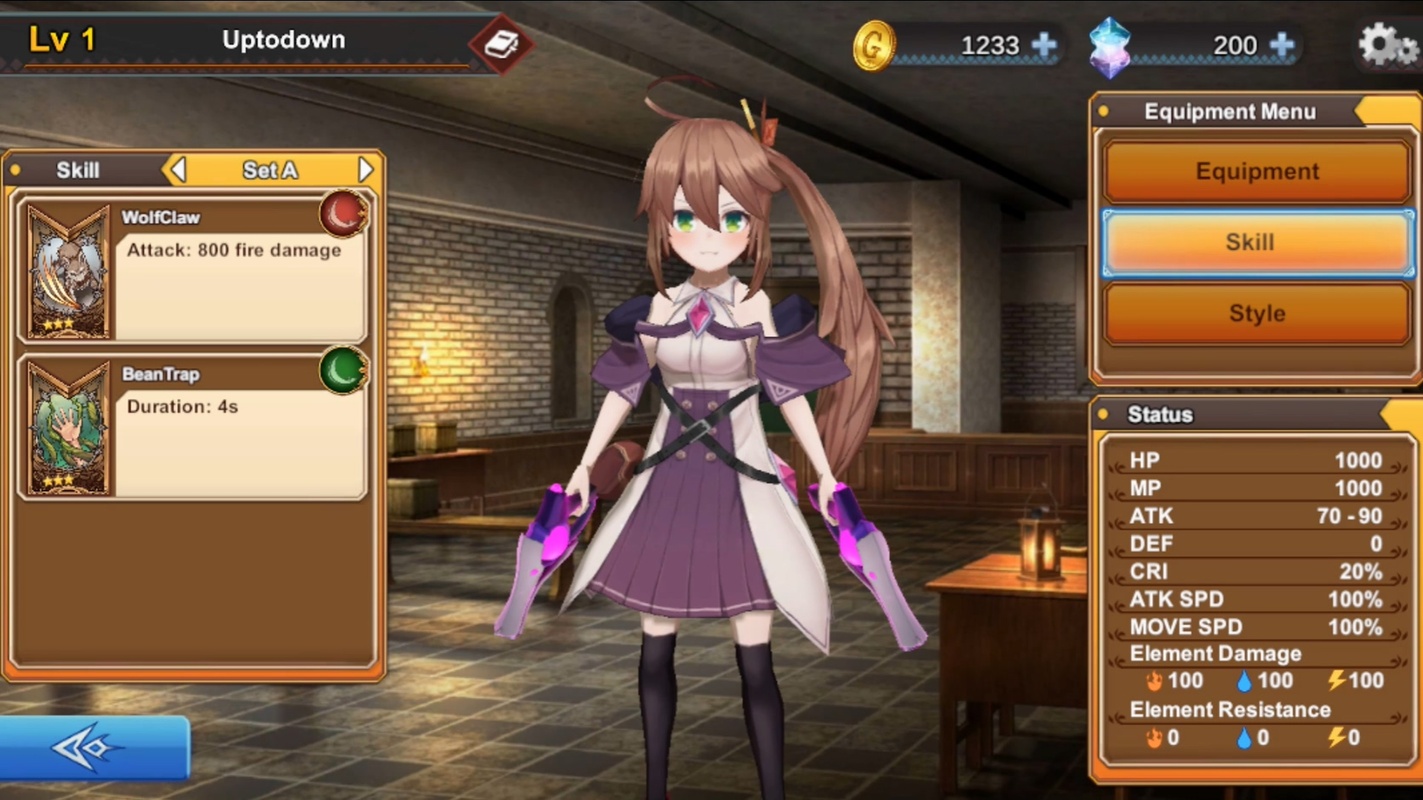Open the settings gear icon
Screen dimensions: 1423x800
tap(1387, 45)
